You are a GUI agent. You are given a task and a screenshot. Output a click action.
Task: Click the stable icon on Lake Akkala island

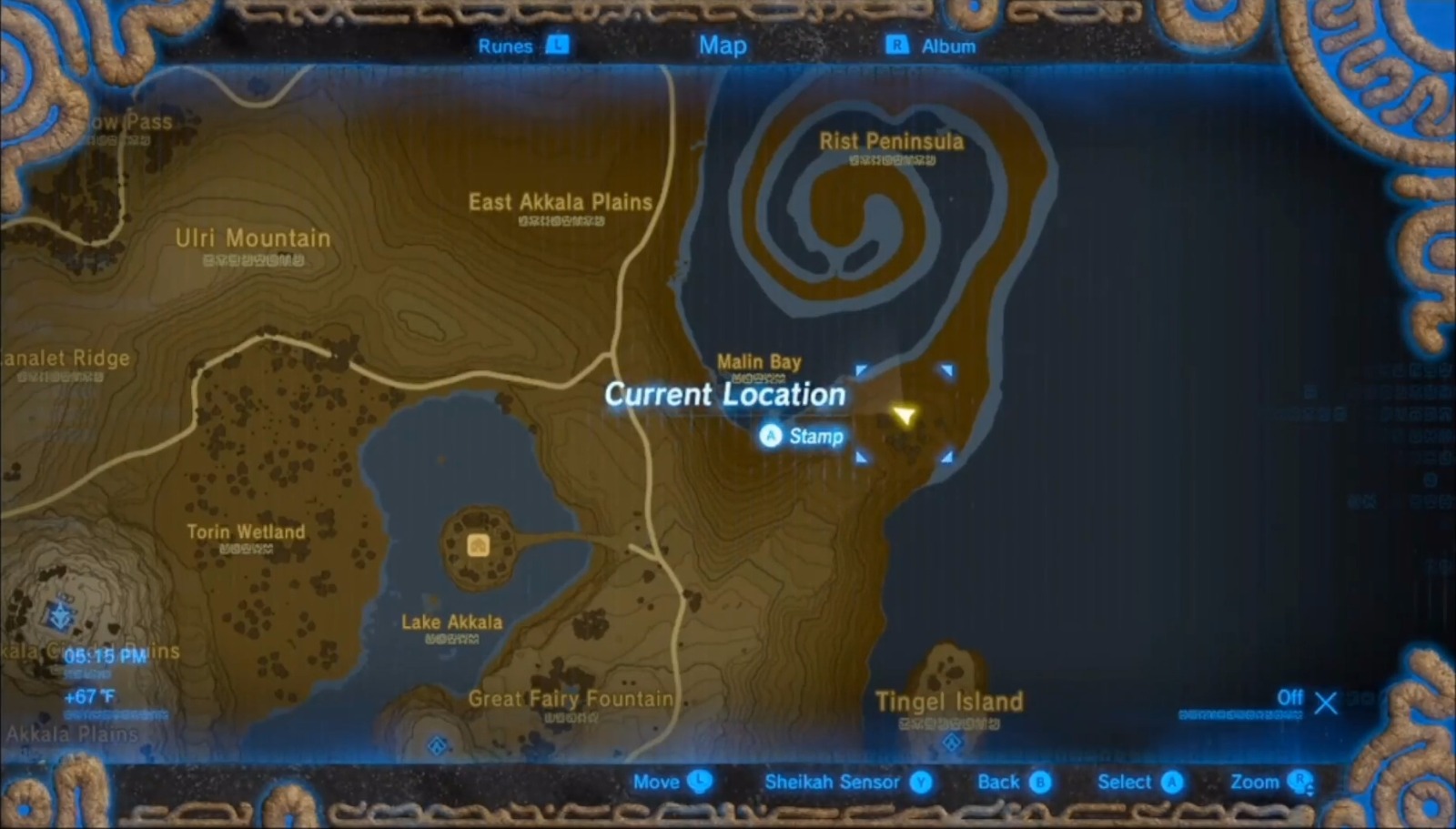pyautogui.click(x=479, y=545)
